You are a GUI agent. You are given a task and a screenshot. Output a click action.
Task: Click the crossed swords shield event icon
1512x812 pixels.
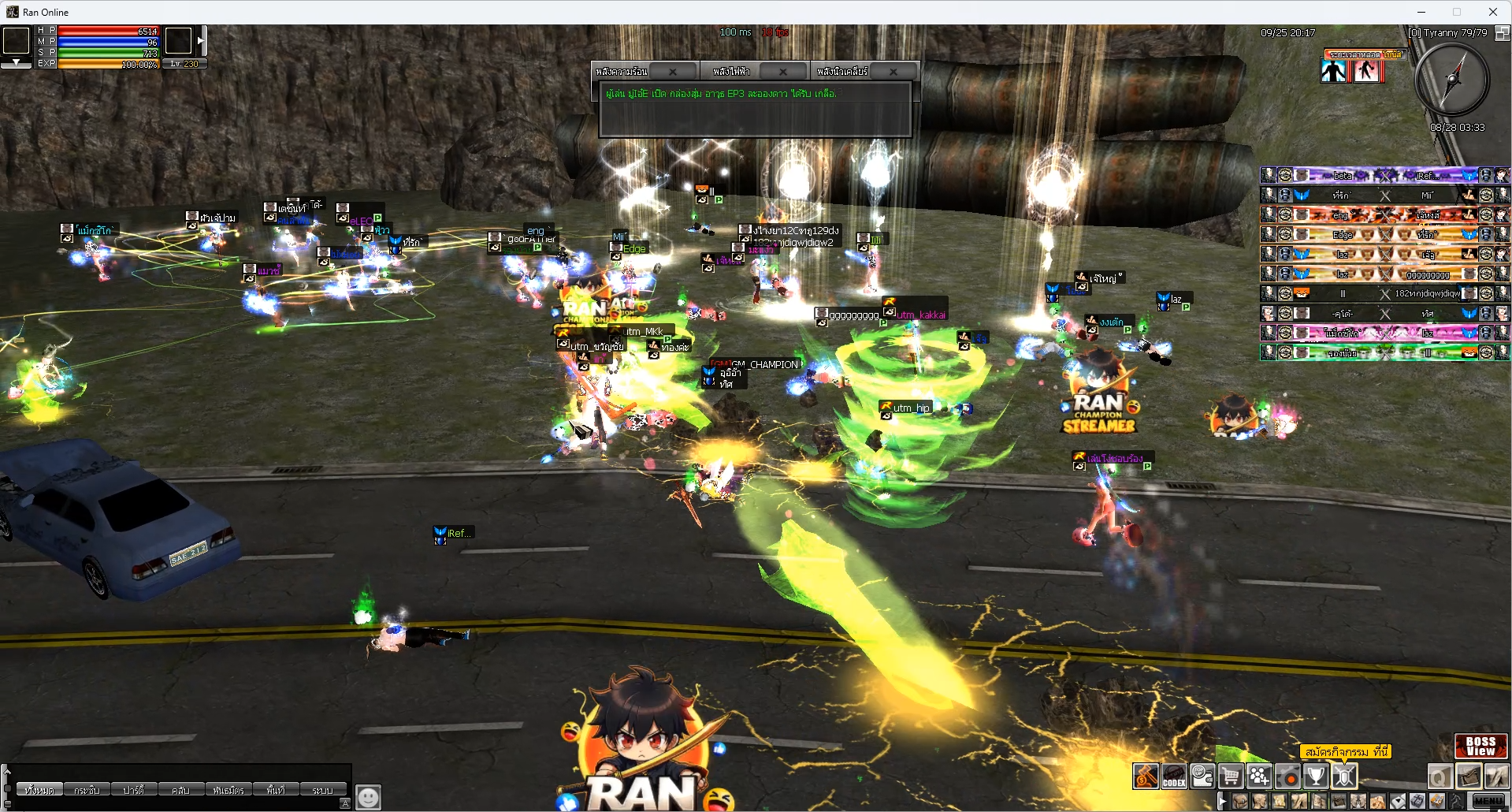1344,777
